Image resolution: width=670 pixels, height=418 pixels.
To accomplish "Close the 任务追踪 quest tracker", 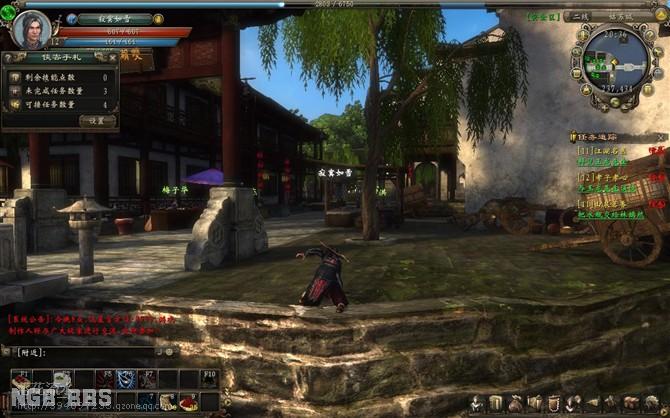I will (x=660, y=135).
